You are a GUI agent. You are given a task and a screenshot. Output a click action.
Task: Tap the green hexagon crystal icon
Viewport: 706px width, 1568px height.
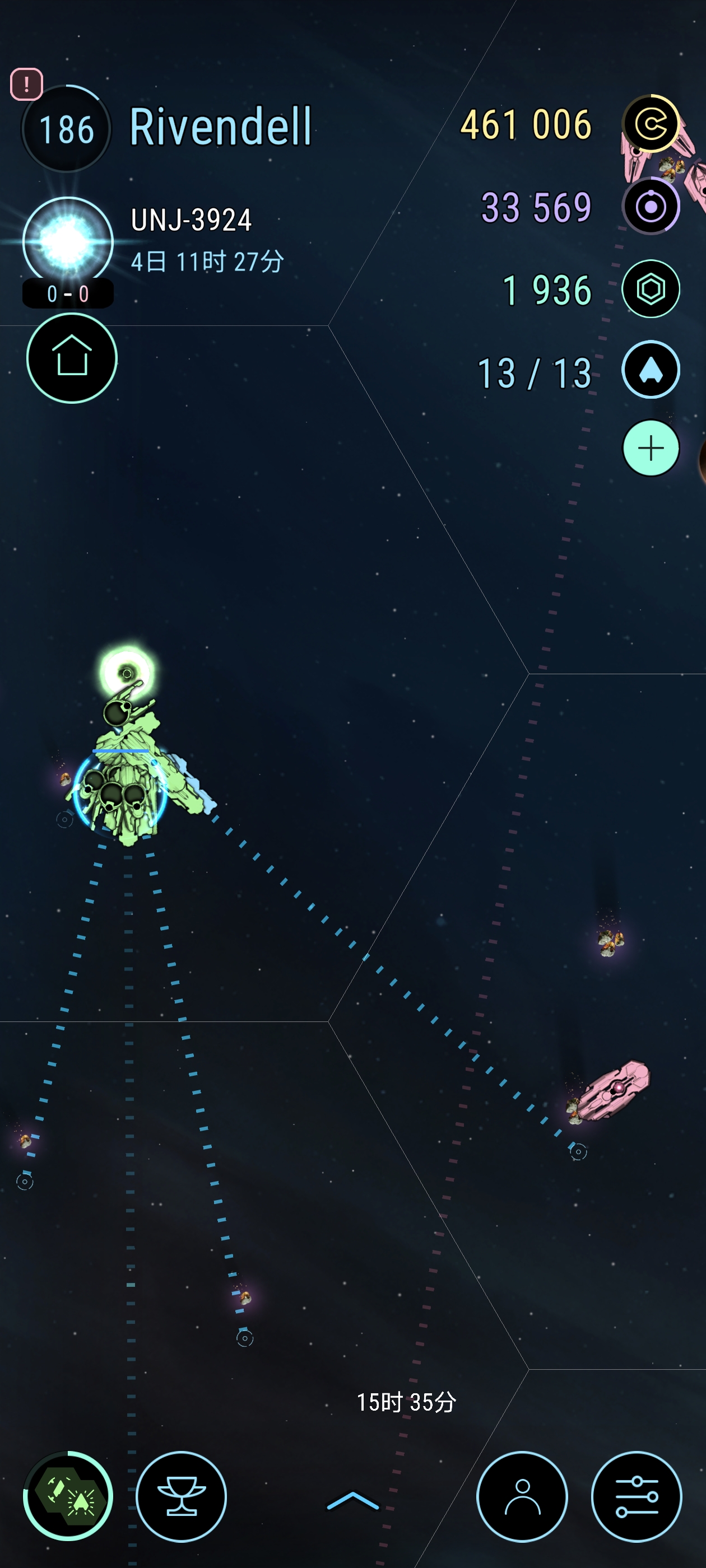651,289
